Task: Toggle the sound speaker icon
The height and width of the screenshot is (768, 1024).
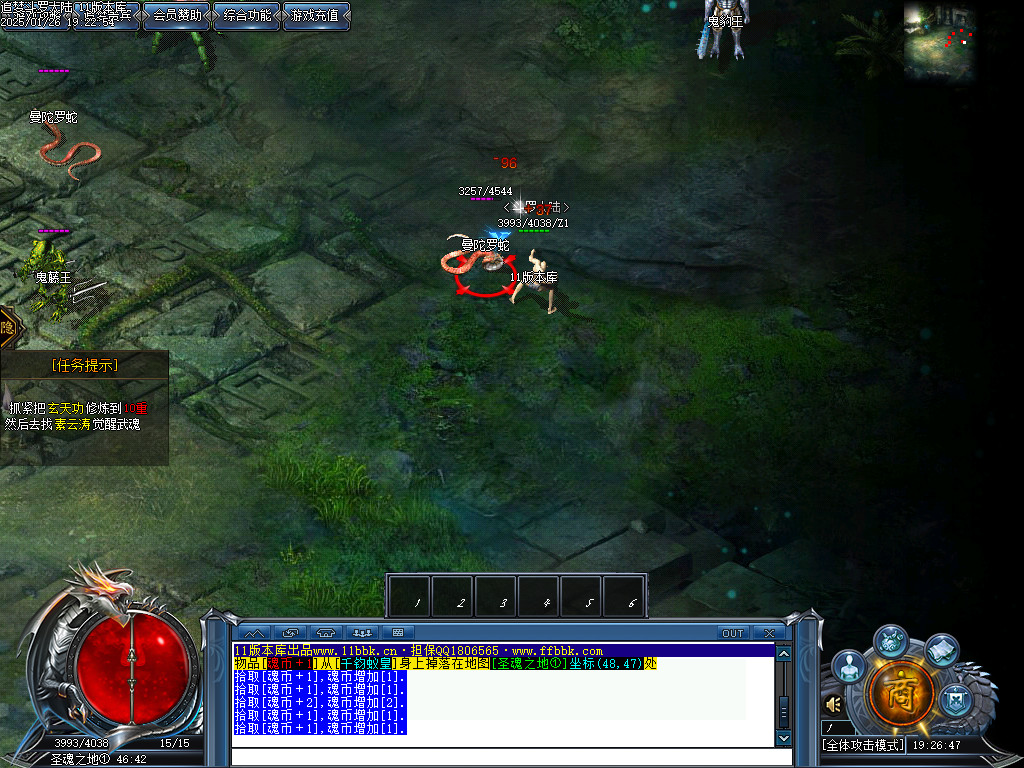Action: tap(833, 704)
